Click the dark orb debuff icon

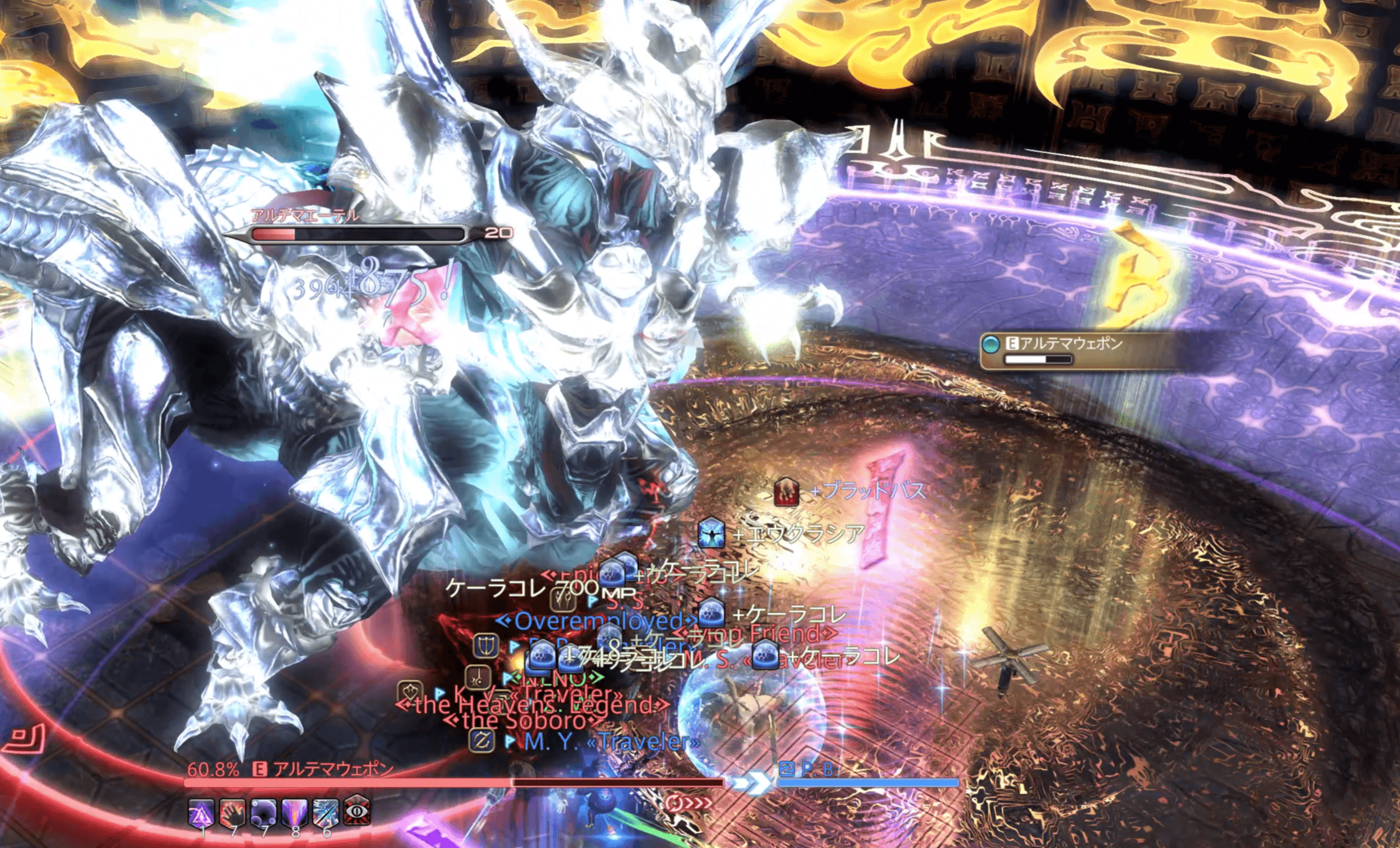coord(264,812)
